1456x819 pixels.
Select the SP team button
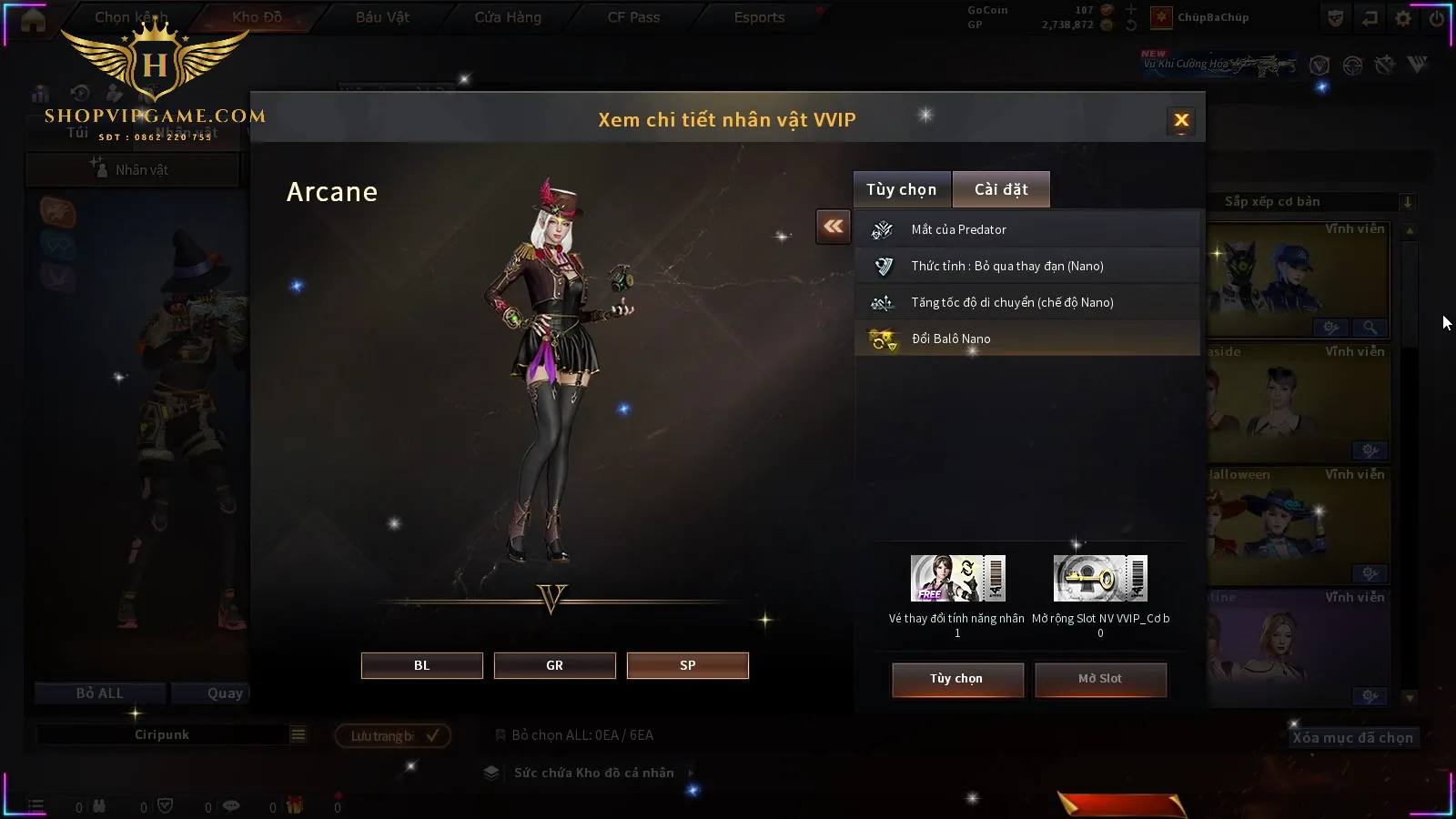[x=688, y=665]
